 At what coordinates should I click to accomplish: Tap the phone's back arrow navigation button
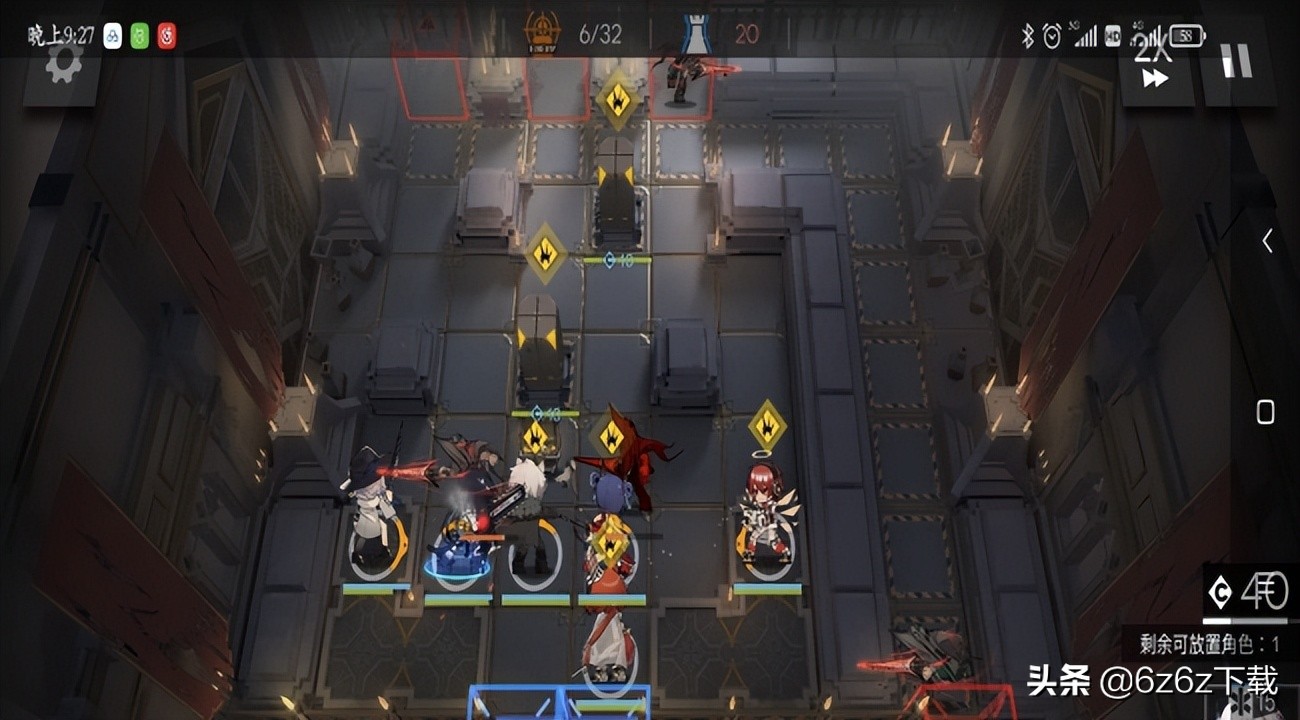(x=1266, y=241)
